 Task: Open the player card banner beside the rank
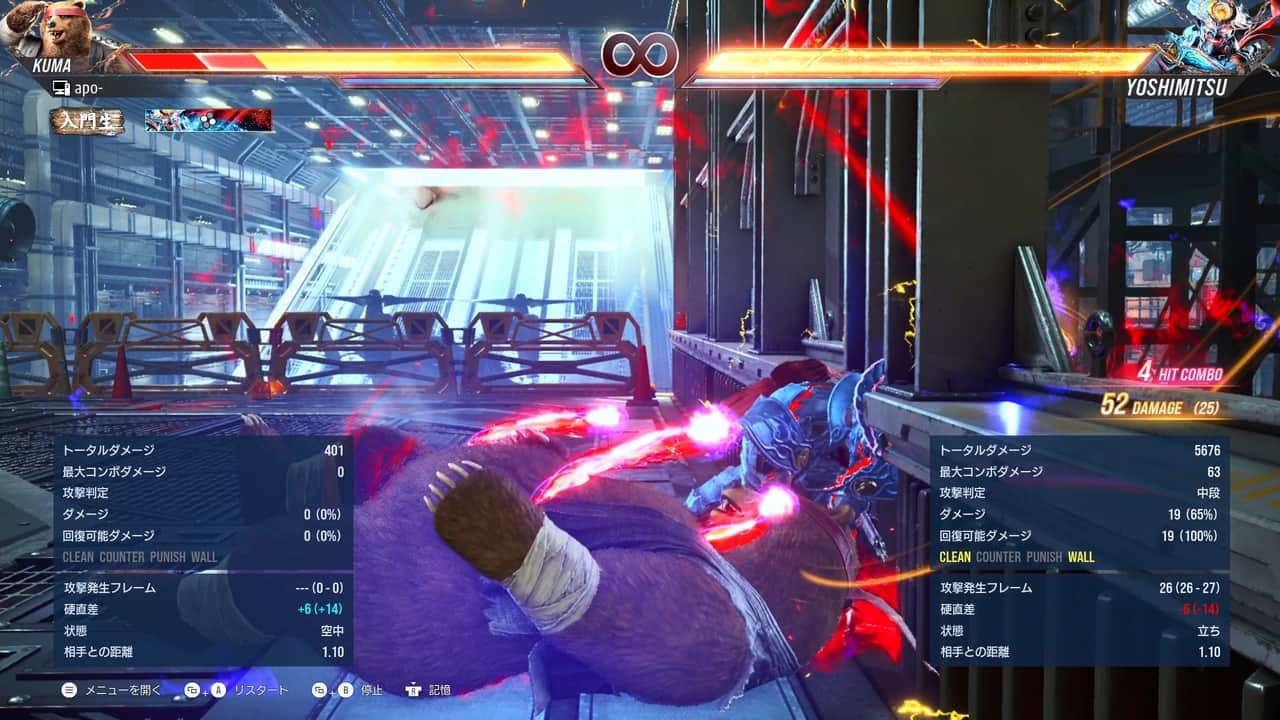pos(208,121)
